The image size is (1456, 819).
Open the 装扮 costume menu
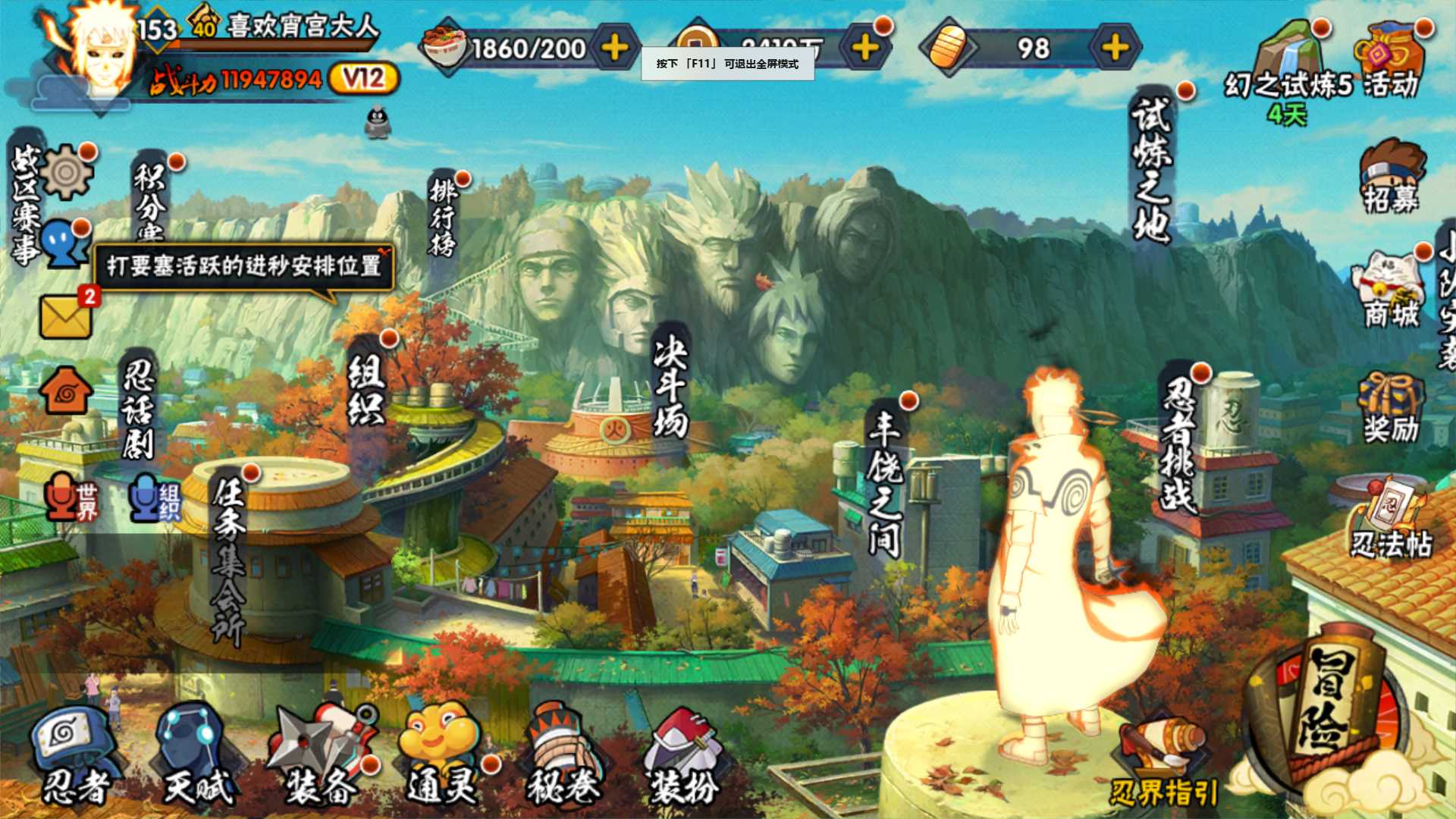[x=684, y=755]
